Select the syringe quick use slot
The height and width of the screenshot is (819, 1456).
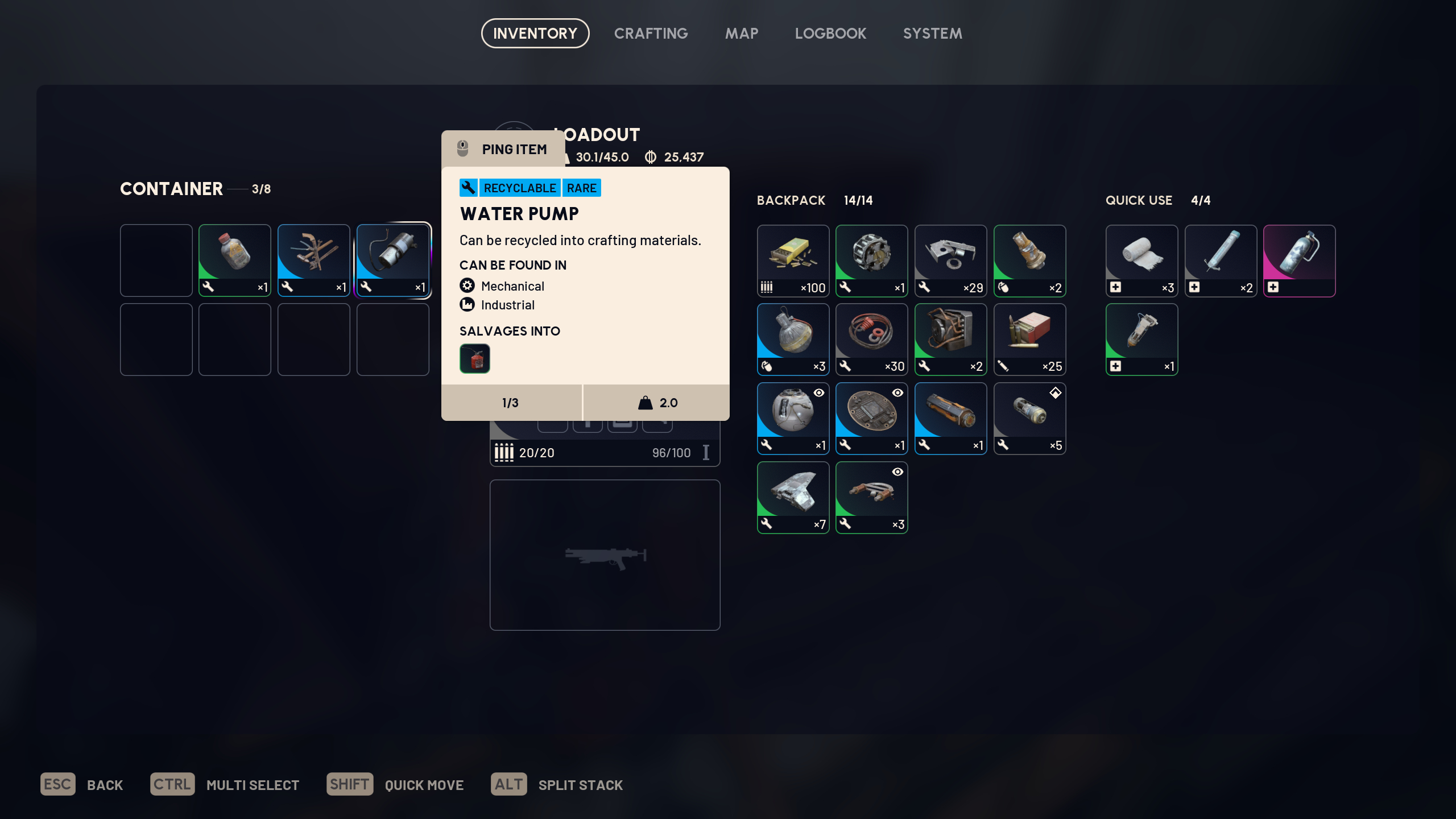point(1221,260)
